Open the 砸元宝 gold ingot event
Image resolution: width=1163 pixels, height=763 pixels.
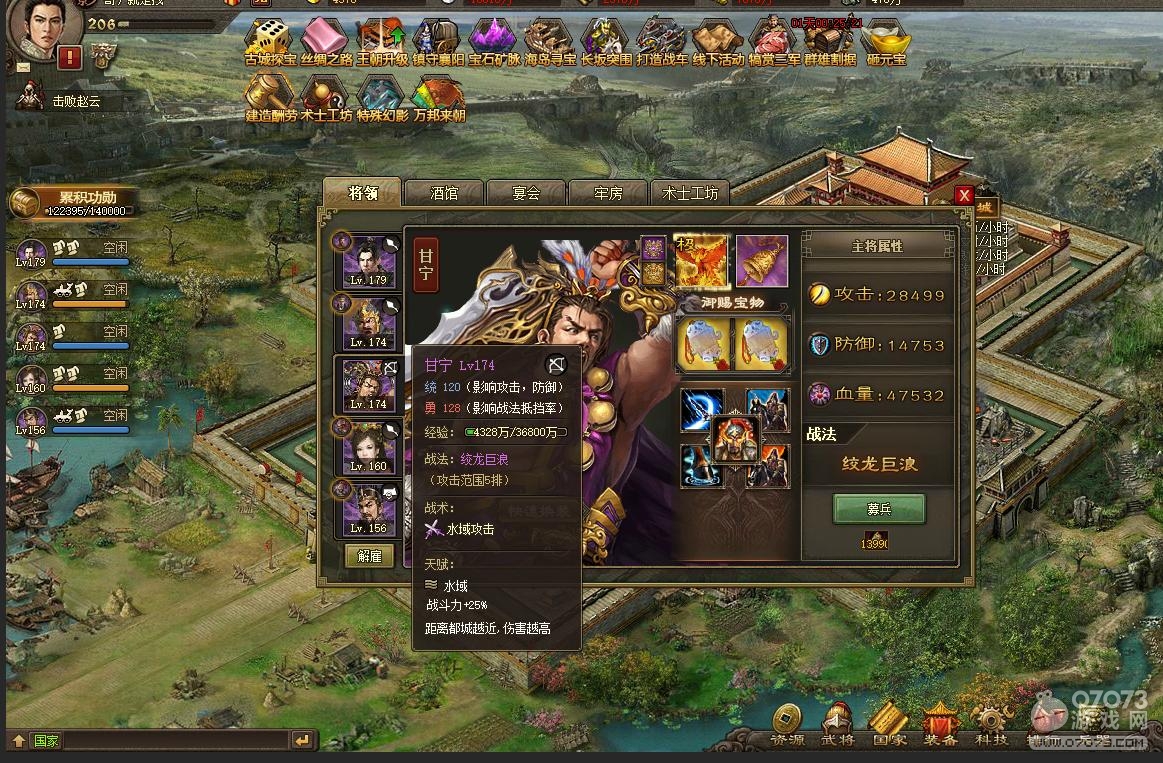[x=885, y=42]
